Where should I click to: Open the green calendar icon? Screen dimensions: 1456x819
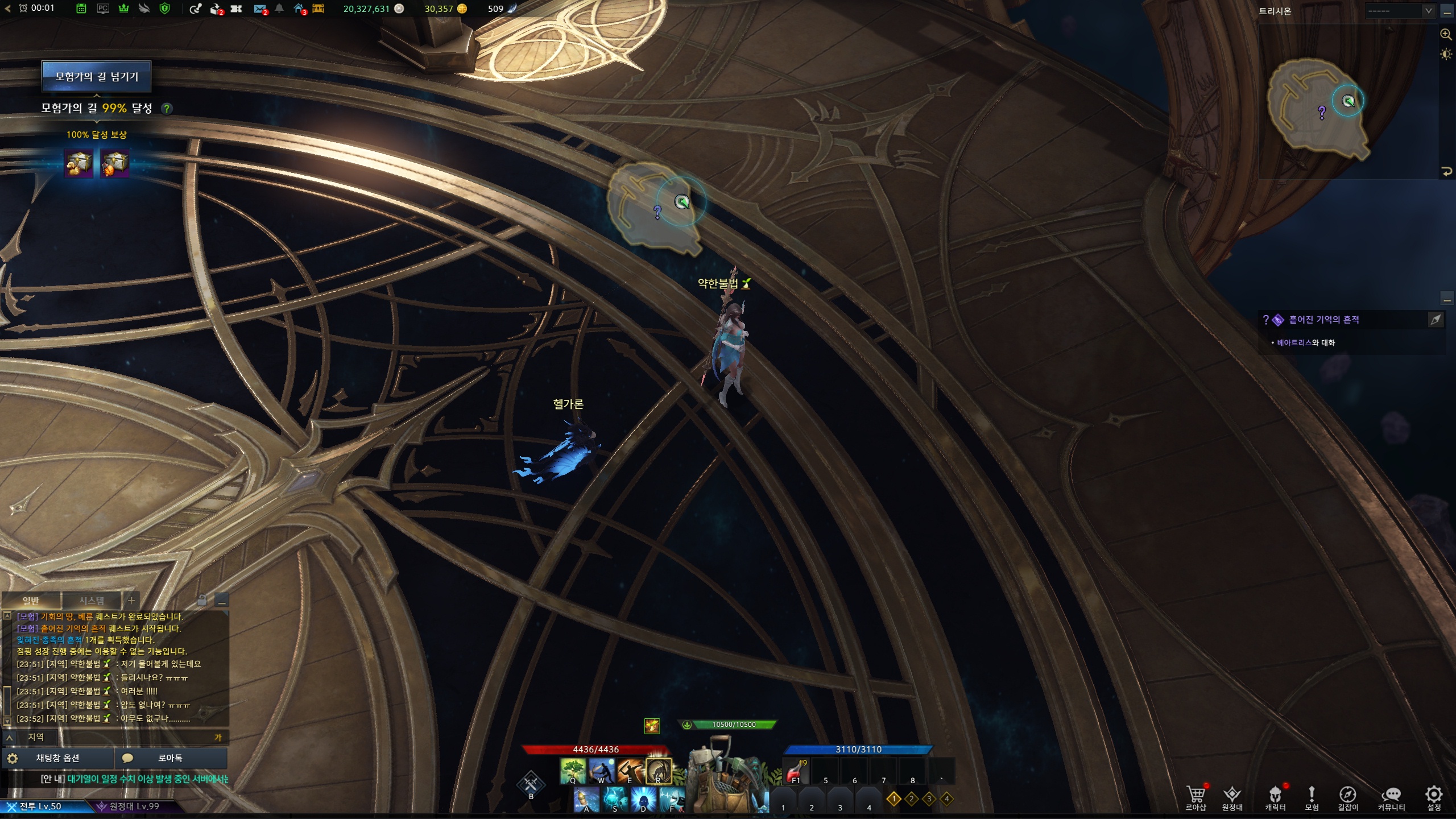(81, 9)
